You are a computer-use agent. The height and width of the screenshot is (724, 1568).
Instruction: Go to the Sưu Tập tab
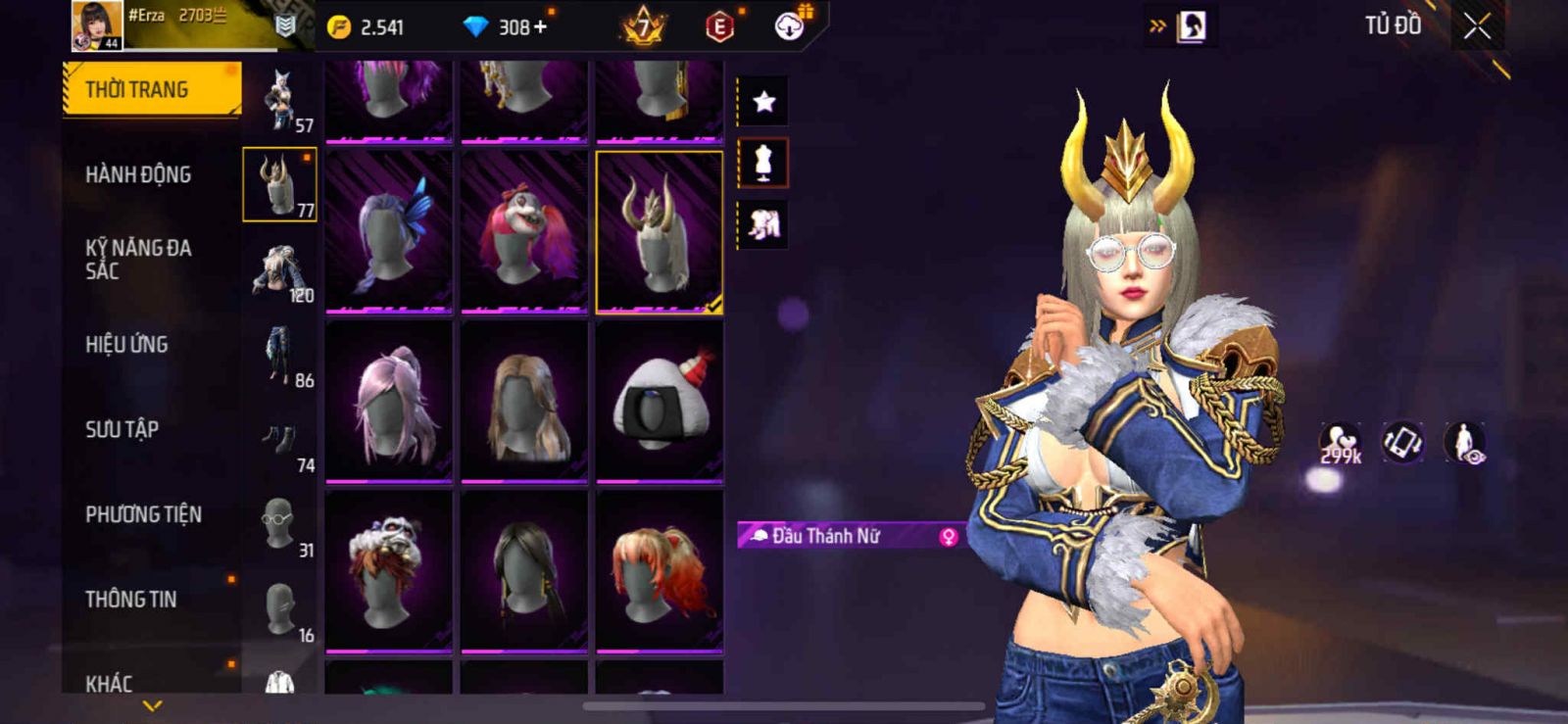(122, 429)
